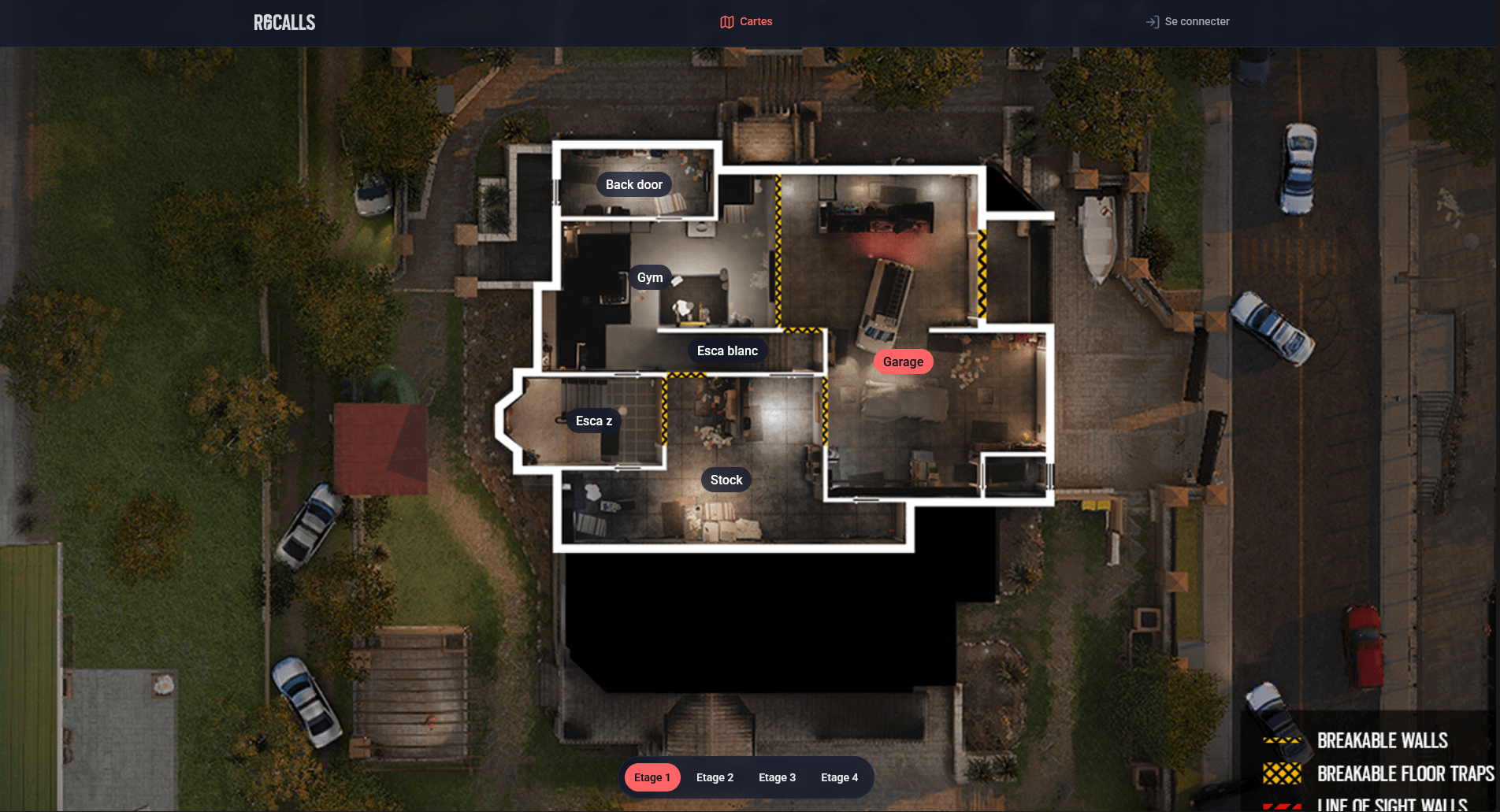Screen dimensions: 1500x812
Task: Choose the Stock room label
Action: (x=726, y=480)
